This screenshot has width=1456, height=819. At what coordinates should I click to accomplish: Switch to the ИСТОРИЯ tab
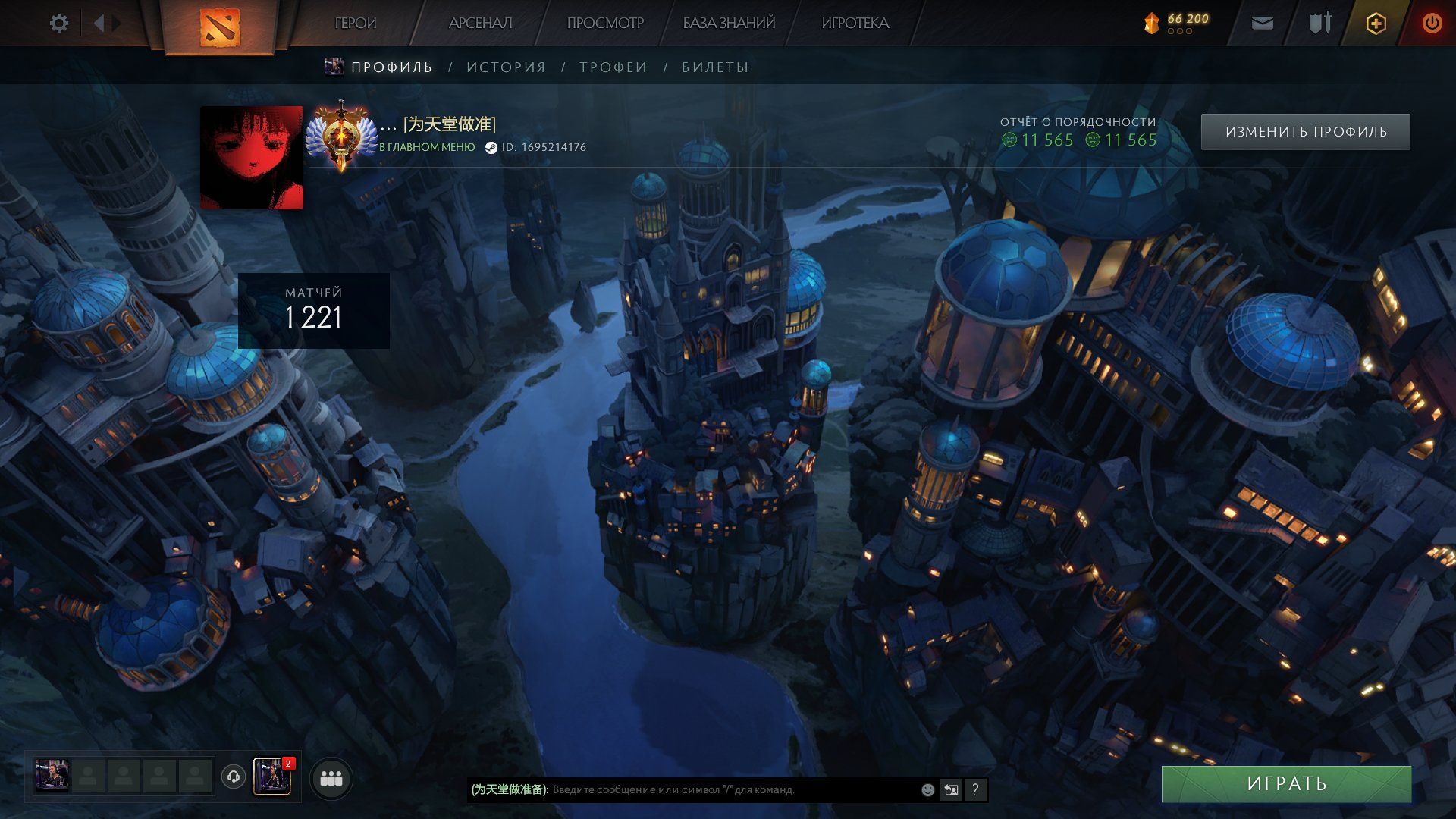(x=506, y=67)
